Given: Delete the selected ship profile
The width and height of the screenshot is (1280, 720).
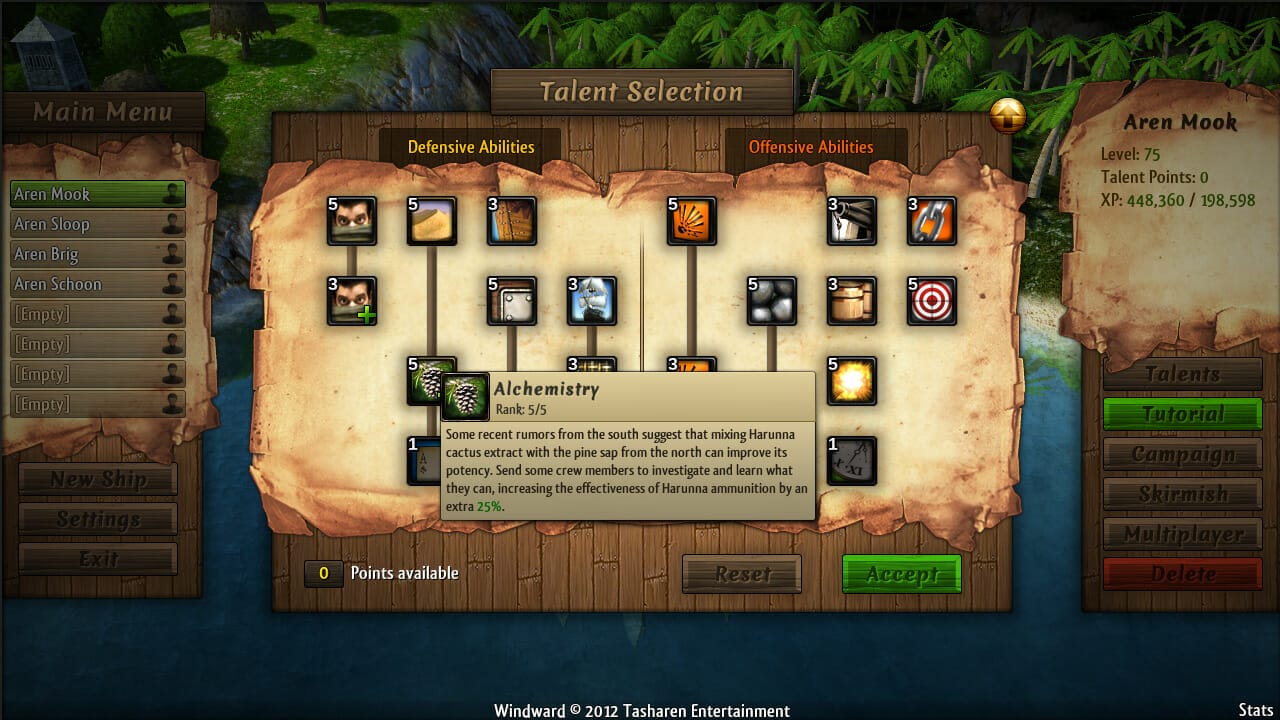Looking at the screenshot, I should tap(1182, 574).
